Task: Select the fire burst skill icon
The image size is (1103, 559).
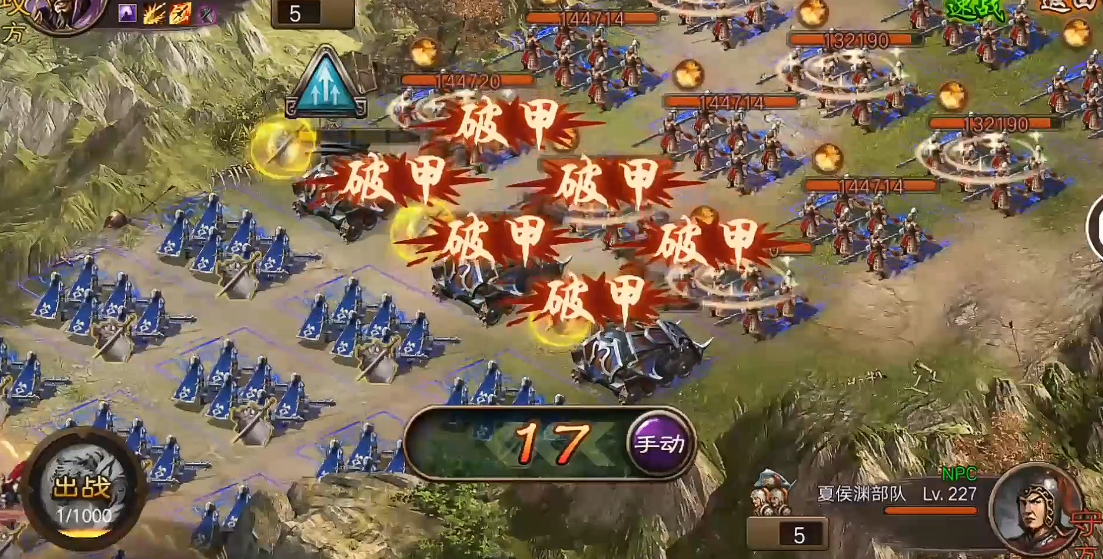Action: (155, 13)
